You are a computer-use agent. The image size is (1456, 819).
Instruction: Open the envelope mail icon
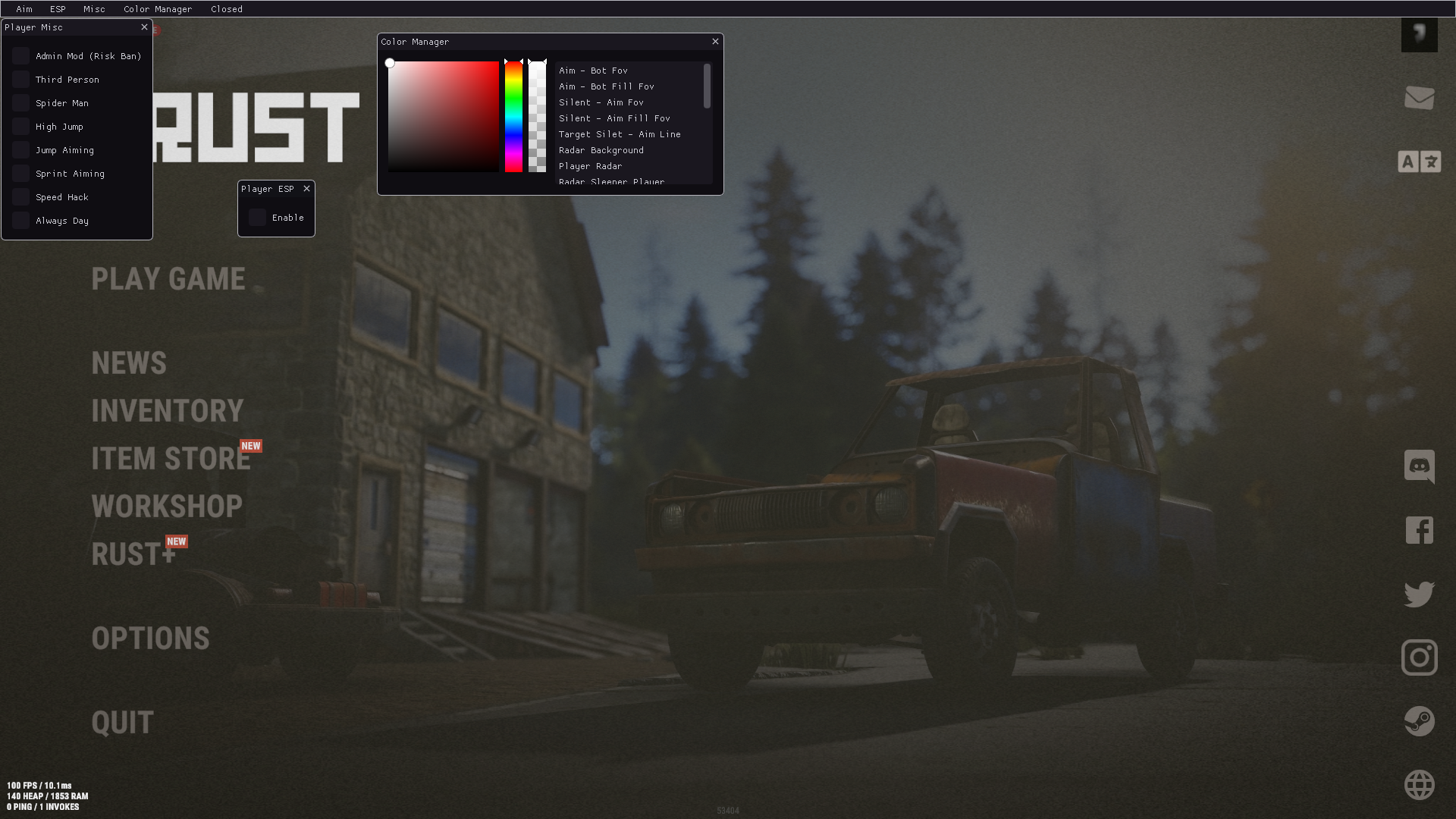click(x=1419, y=98)
